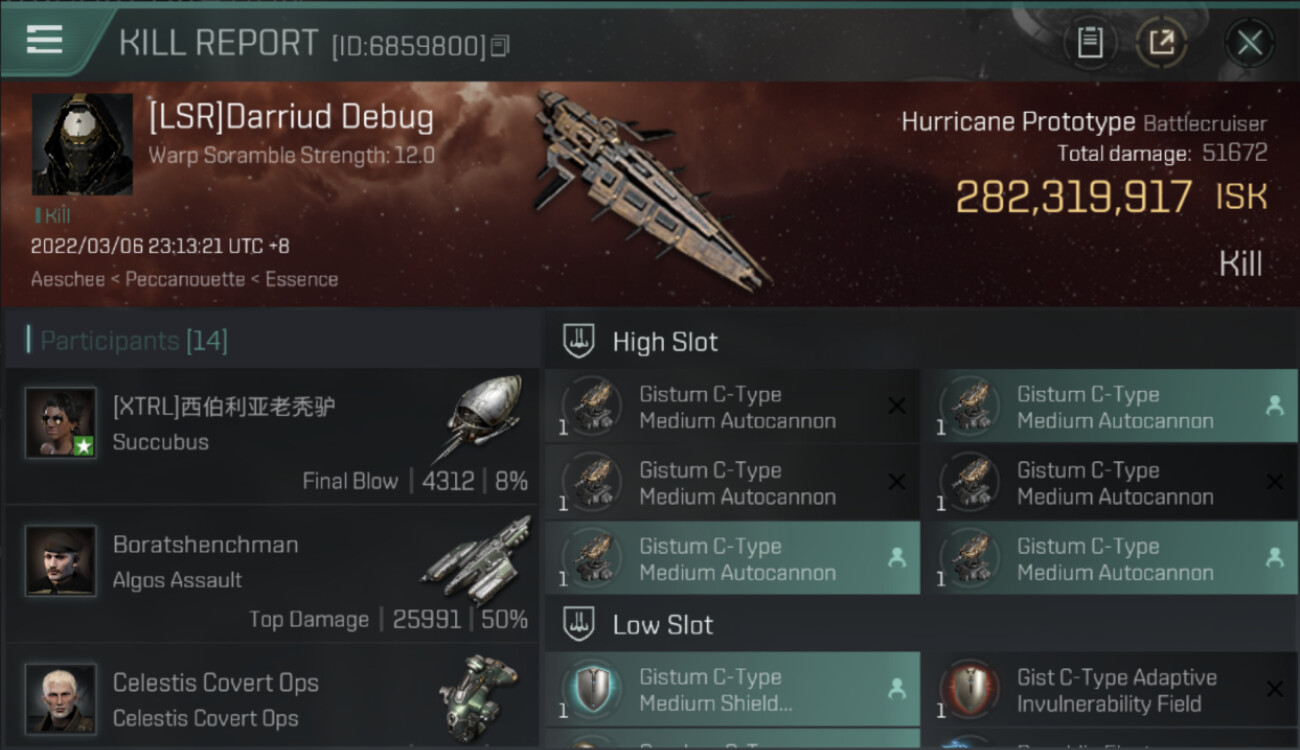
Task: Select the Gistum C-Type Medium Shield module
Action: coord(732,690)
